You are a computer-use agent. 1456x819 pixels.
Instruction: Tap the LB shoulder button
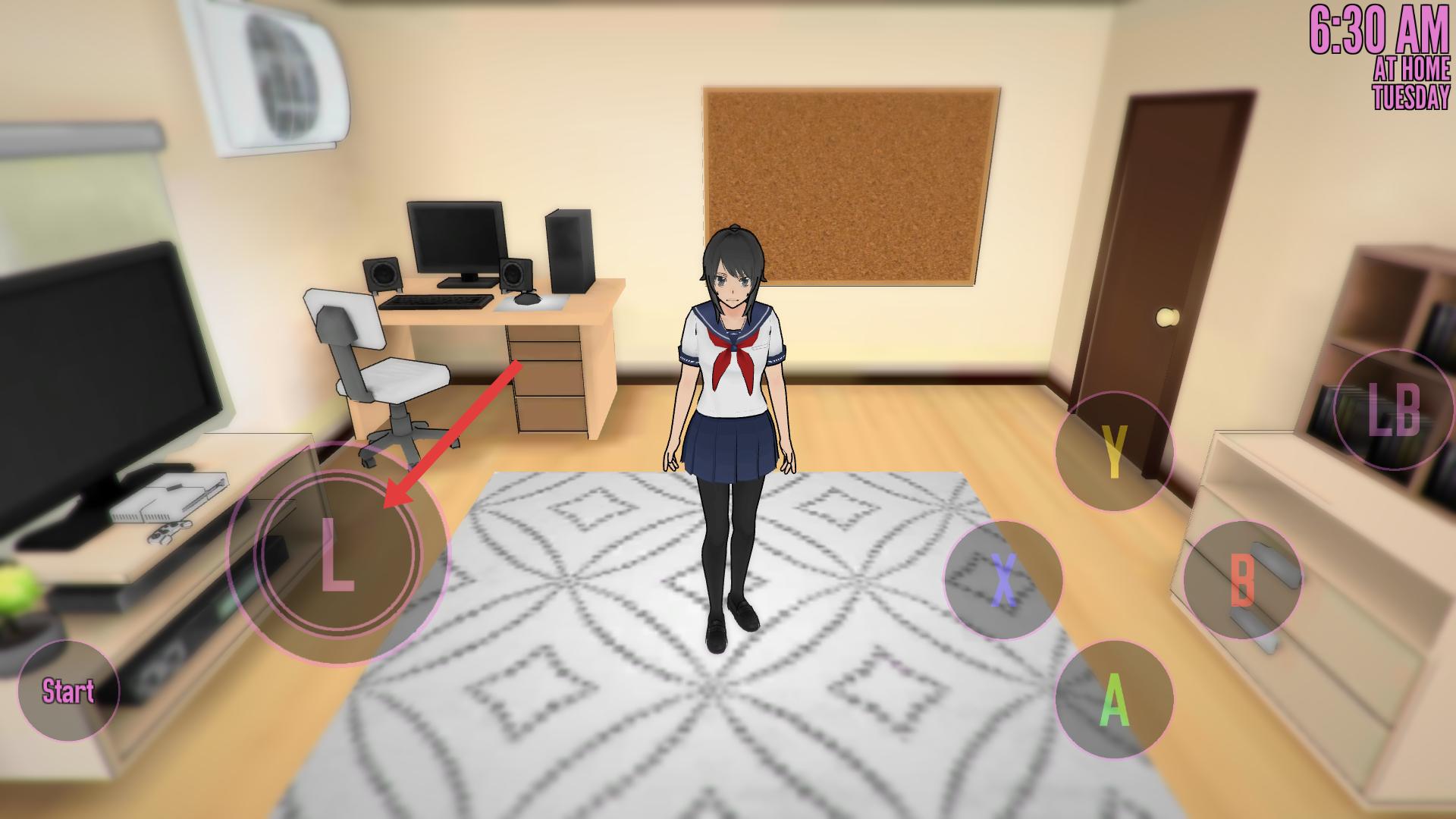point(1393,410)
